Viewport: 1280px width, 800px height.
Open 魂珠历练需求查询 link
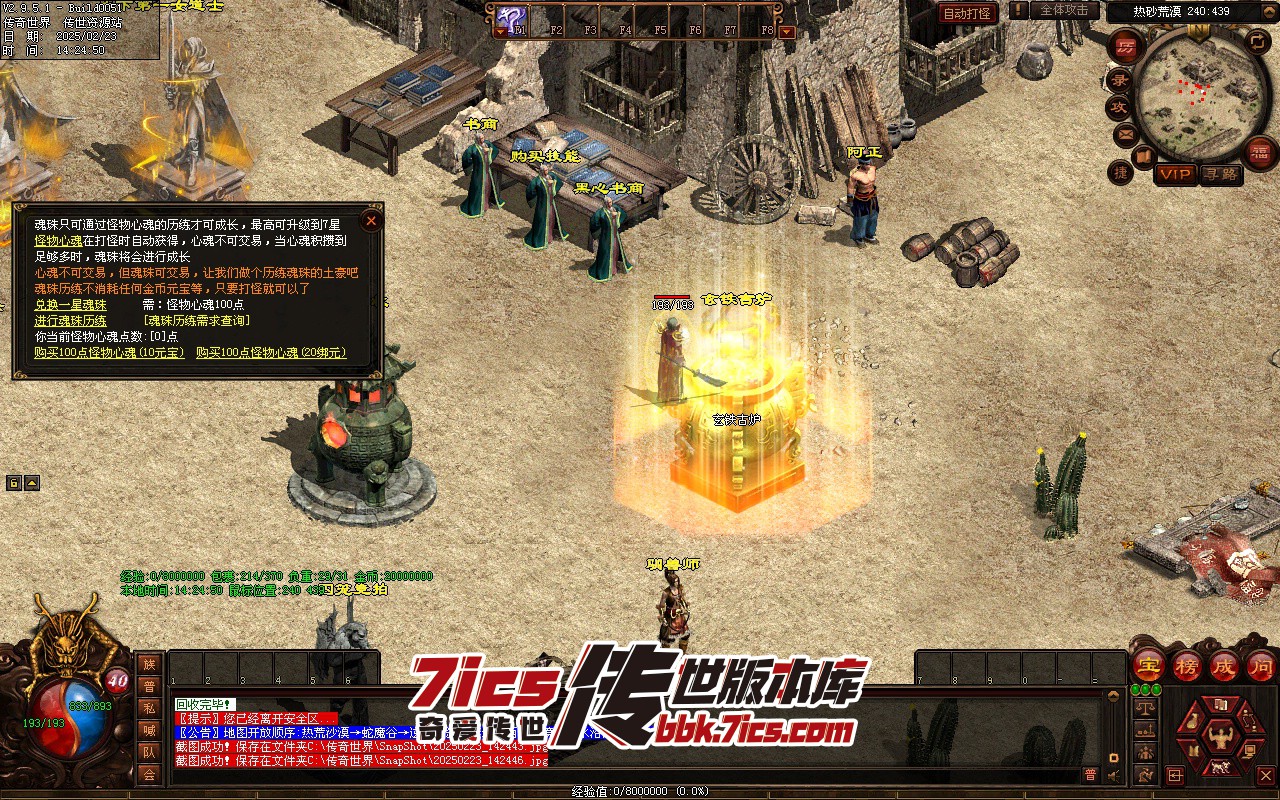[x=196, y=320]
